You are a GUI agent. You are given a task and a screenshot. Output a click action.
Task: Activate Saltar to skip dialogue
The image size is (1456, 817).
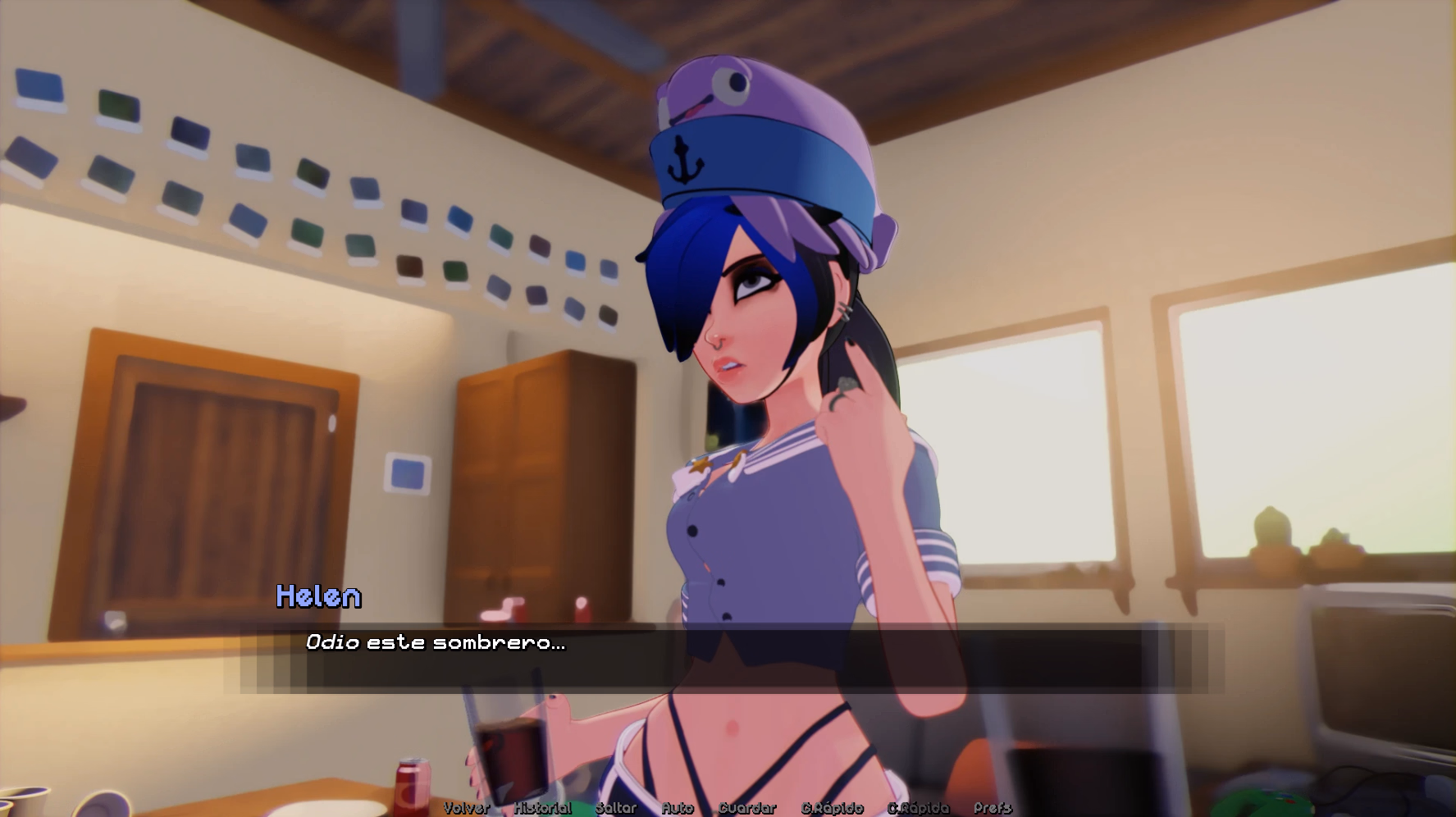pos(616,808)
